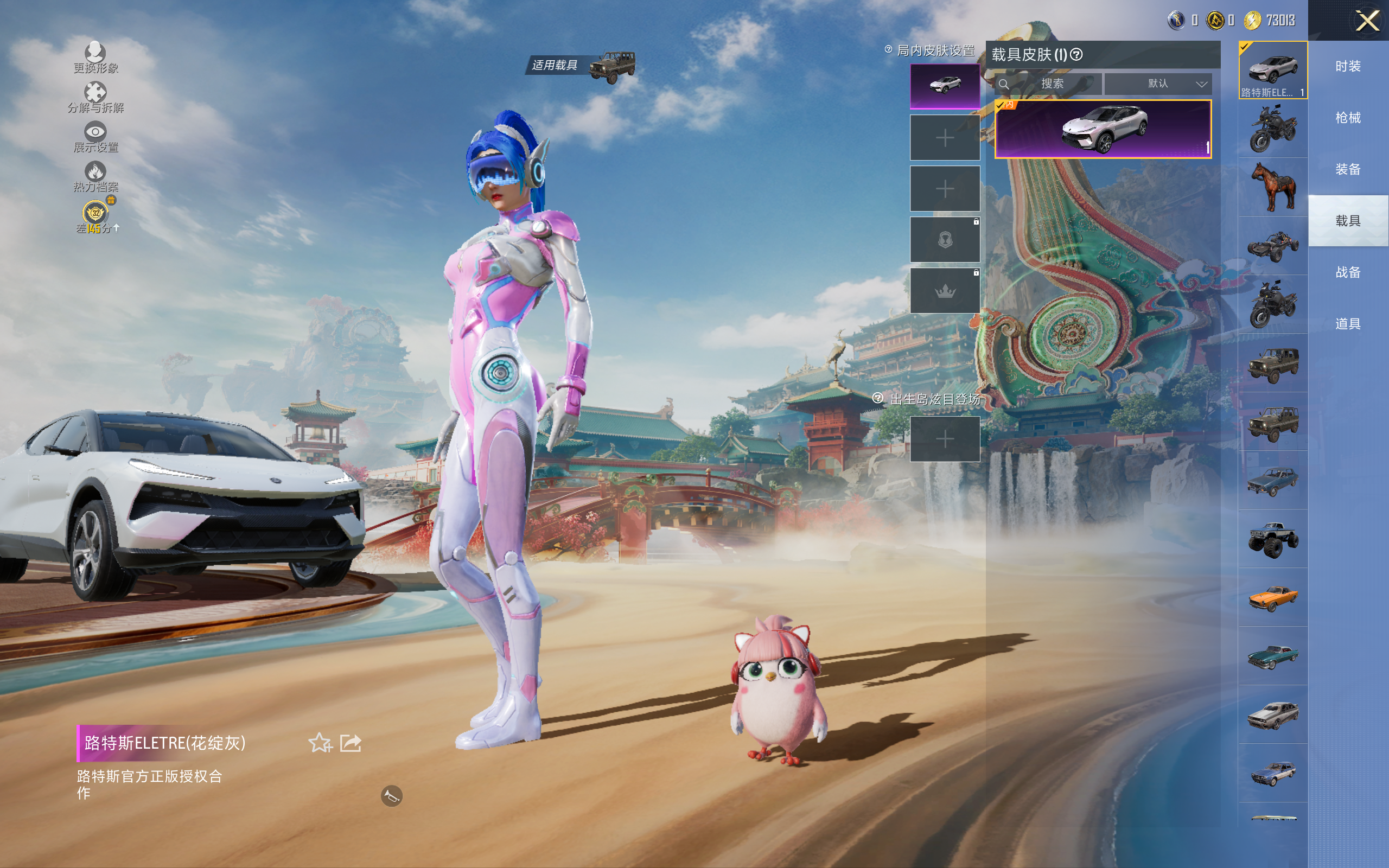
Task: Select the equipped Lotus ELETRE skin card
Action: click(x=1103, y=129)
